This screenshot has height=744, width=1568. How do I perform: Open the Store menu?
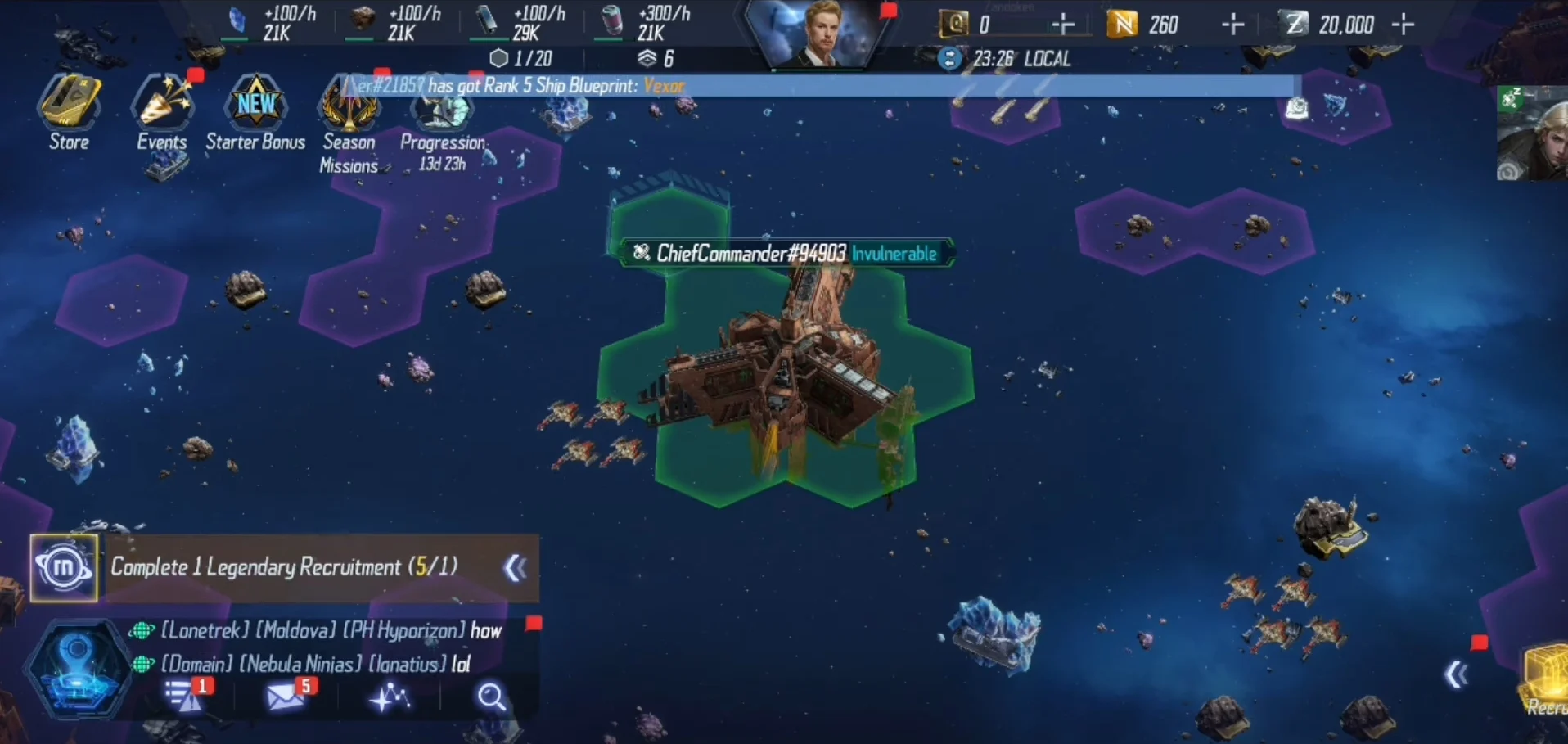coord(70,110)
